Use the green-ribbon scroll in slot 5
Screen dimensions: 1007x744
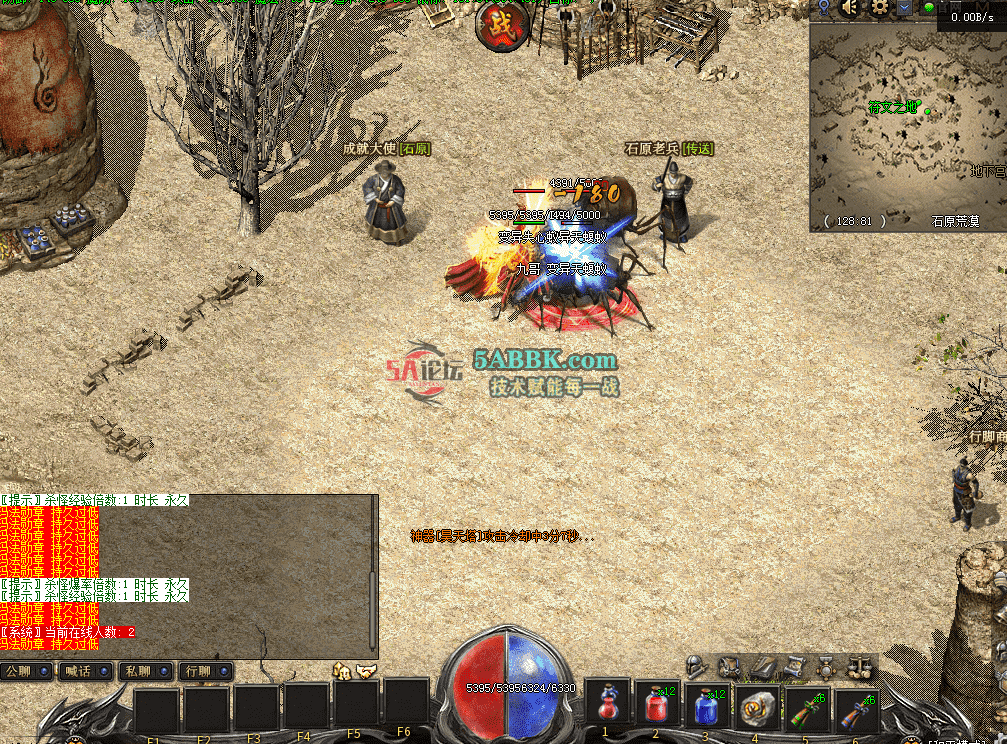coord(808,707)
